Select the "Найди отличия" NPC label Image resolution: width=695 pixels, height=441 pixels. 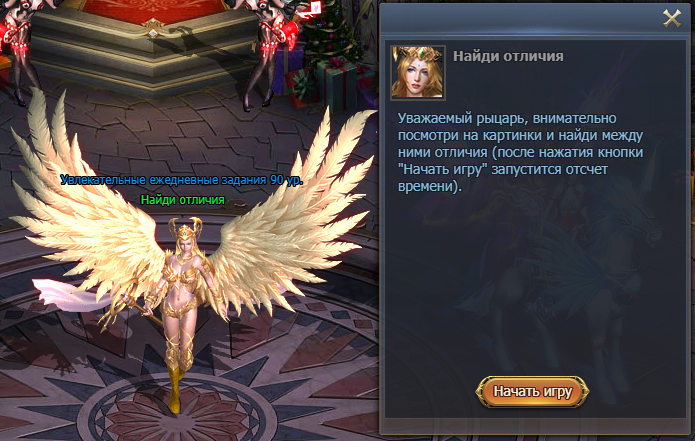[x=183, y=200]
